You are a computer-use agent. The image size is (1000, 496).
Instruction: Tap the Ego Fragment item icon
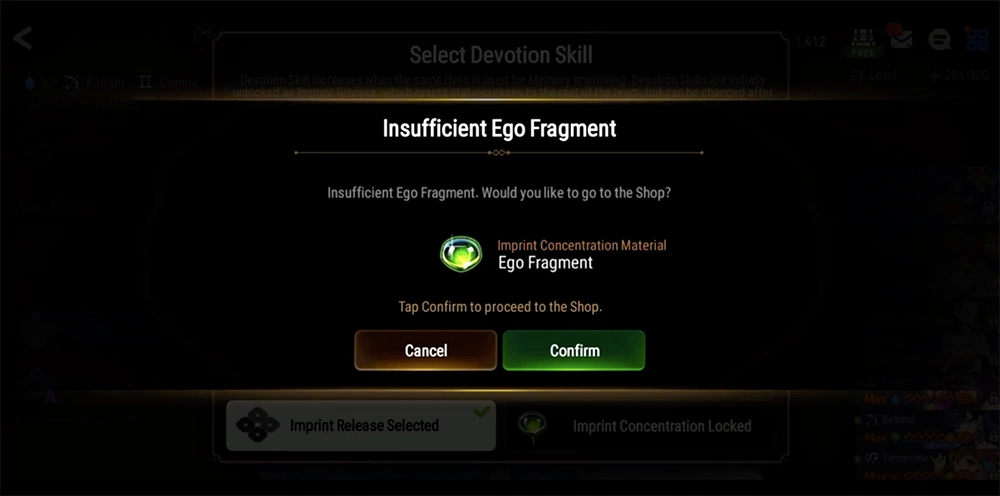(x=461, y=253)
